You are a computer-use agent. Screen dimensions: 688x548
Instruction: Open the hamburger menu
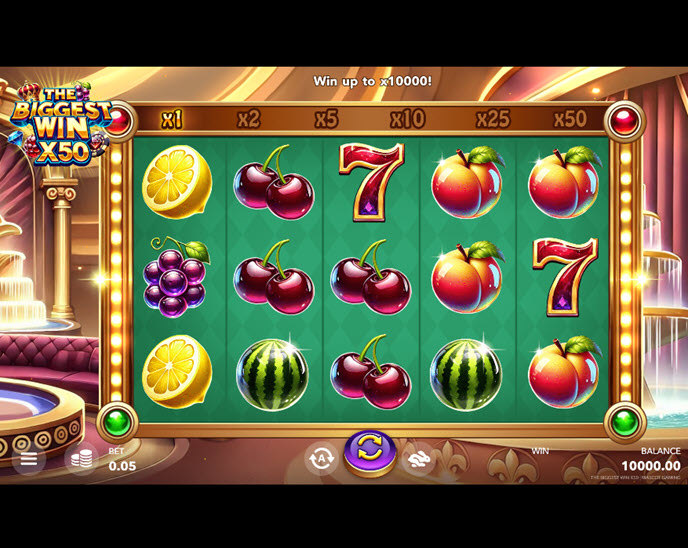coord(28,459)
